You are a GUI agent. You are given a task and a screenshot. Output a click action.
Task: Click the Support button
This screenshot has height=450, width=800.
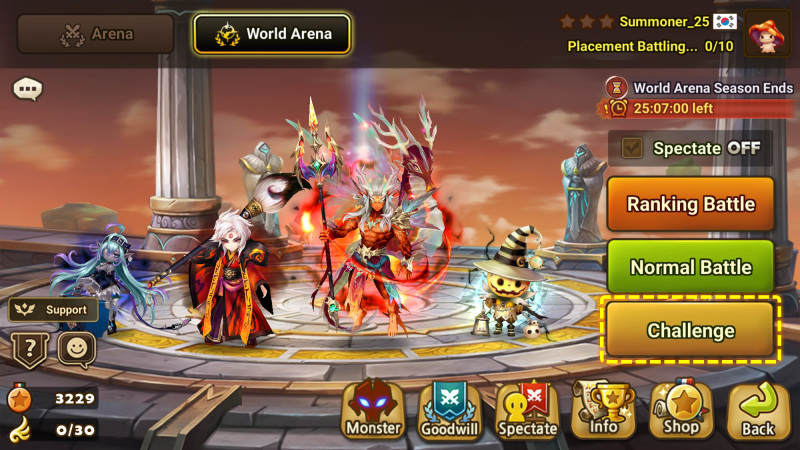pos(54,310)
